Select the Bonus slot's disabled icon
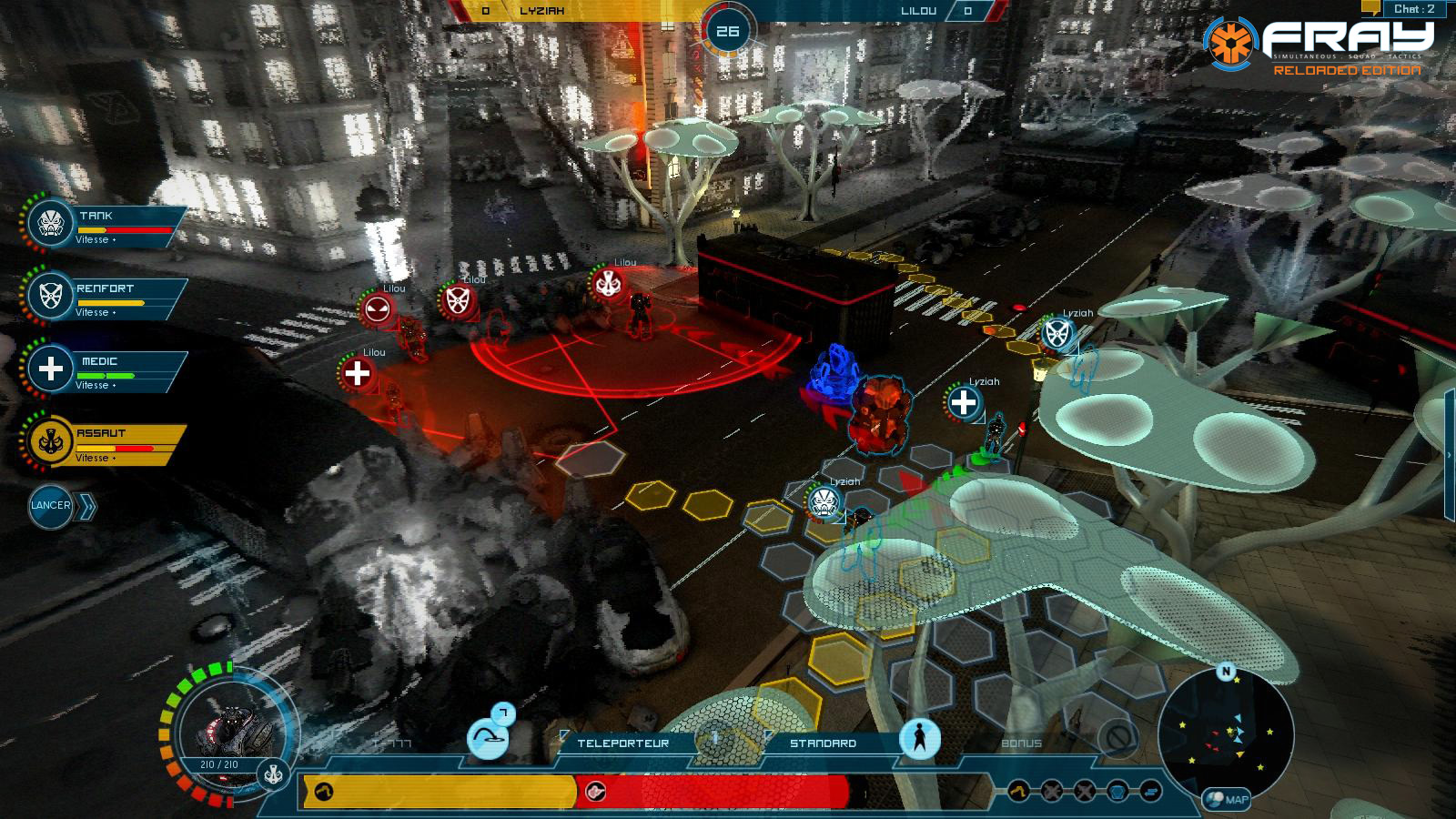The image size is (1456, 819). point(1117,736)
